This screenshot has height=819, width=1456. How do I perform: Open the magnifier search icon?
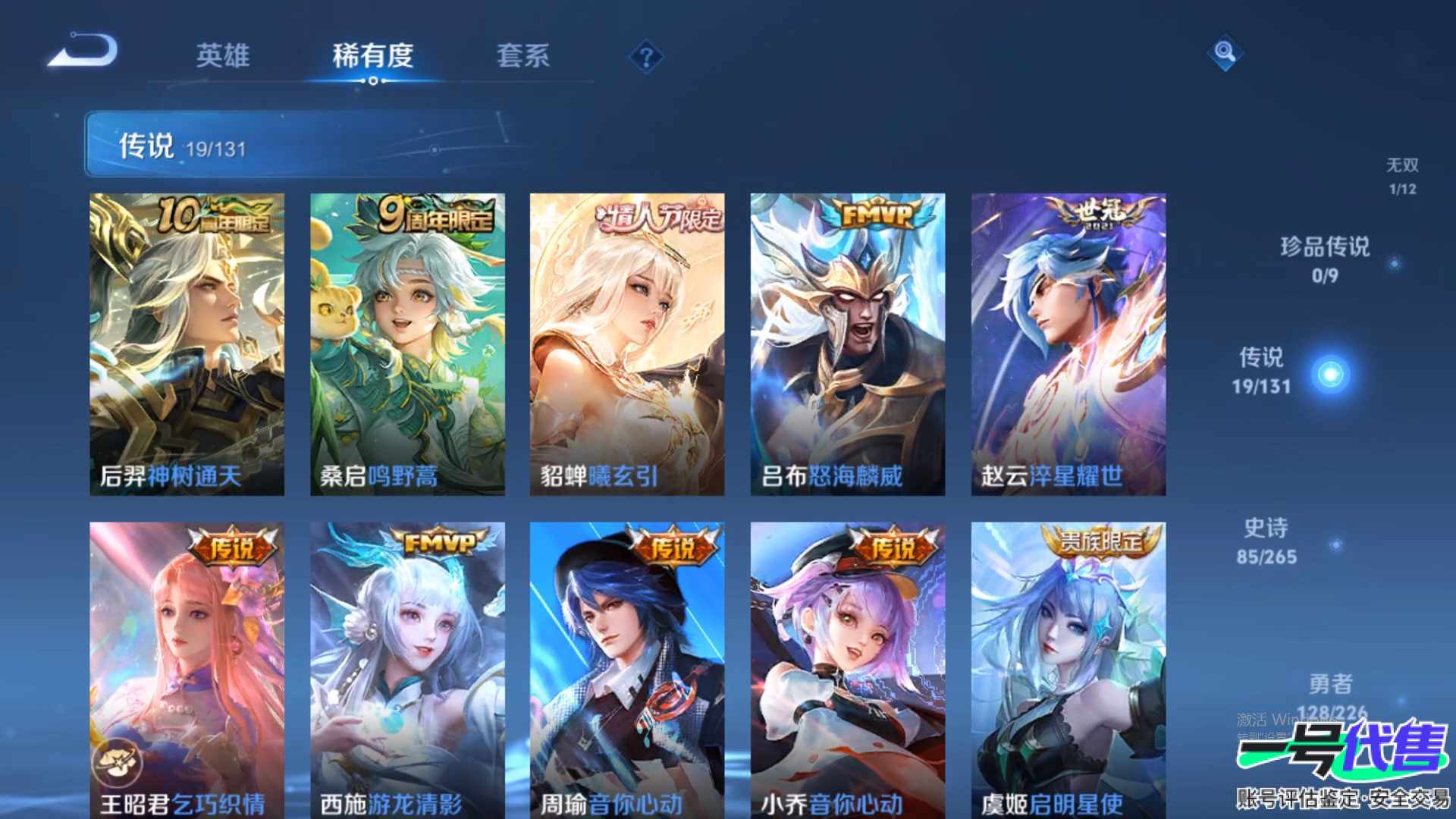pos(1225,52)
